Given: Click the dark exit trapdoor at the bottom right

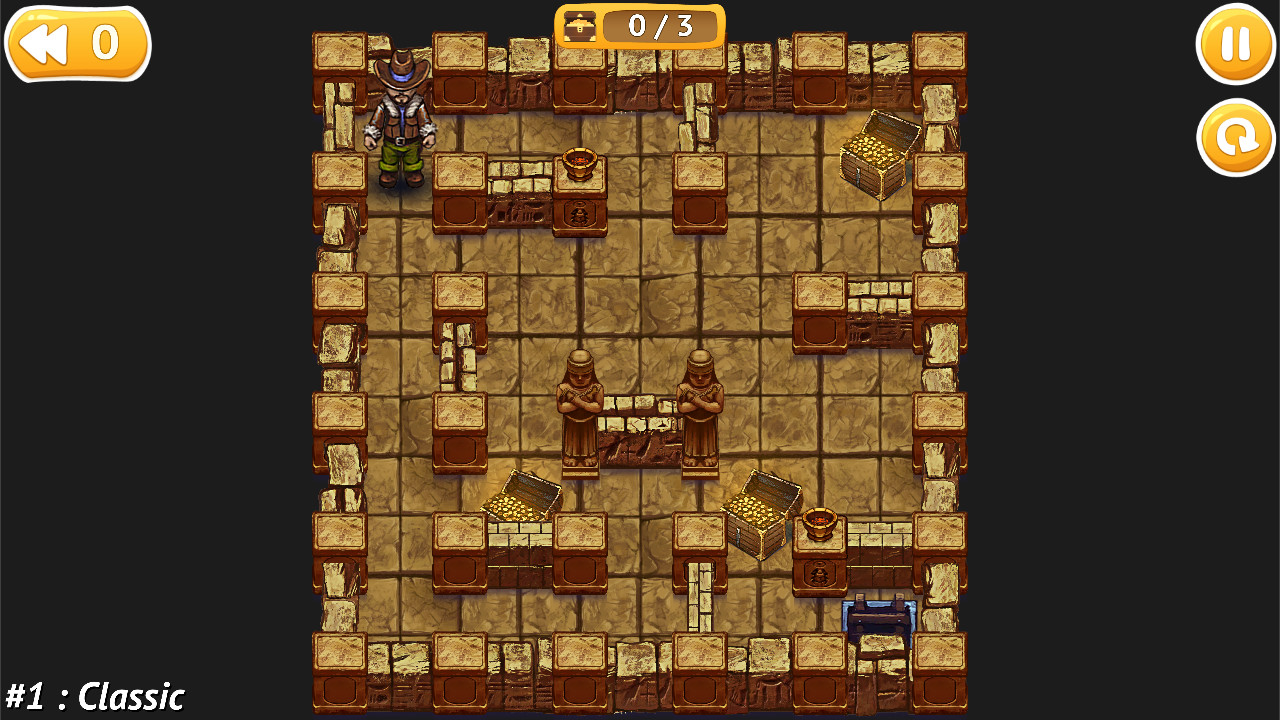Looking at the screenshot, I should [880, 615].
